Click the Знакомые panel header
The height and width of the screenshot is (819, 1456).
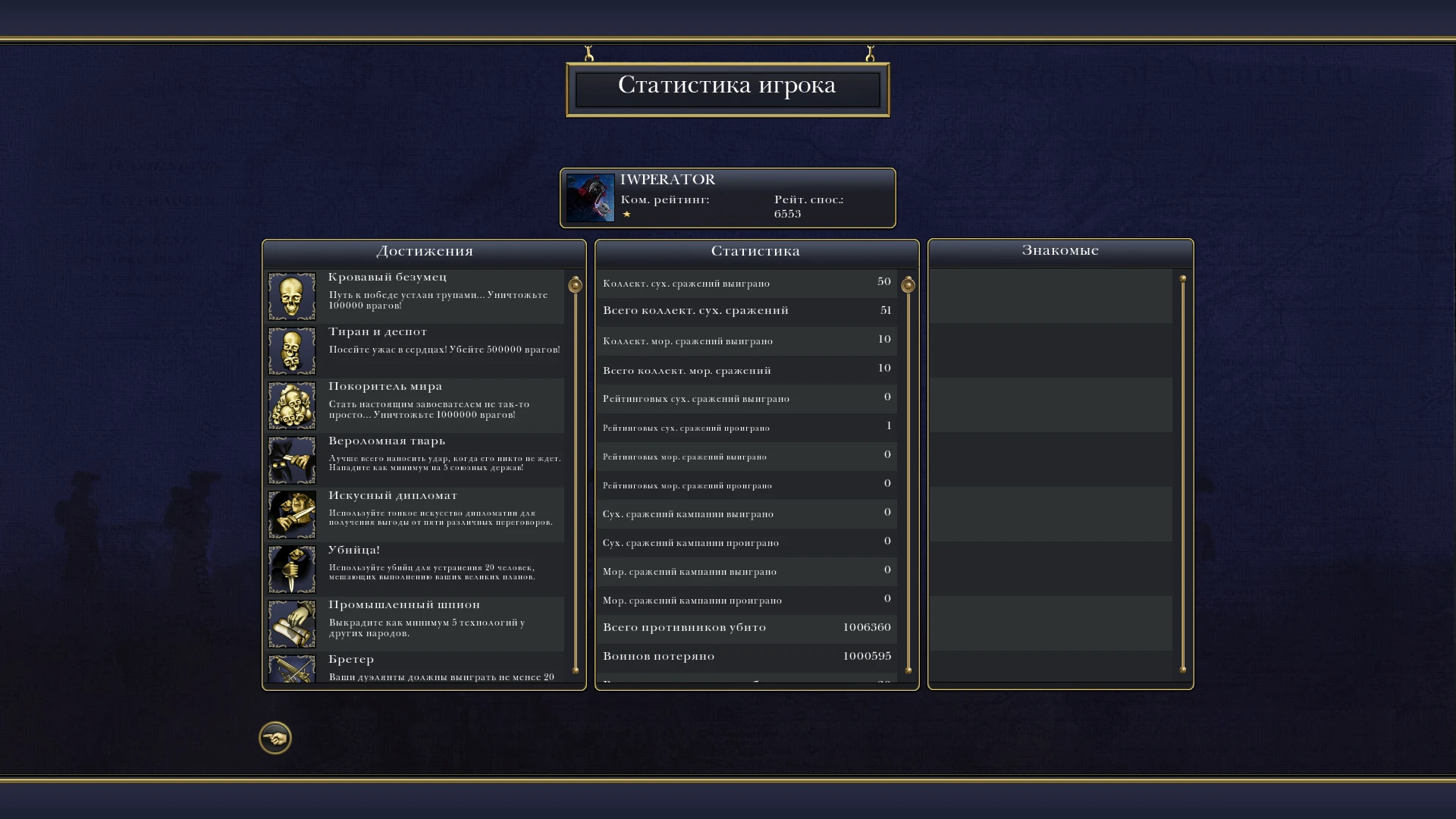1059,250
